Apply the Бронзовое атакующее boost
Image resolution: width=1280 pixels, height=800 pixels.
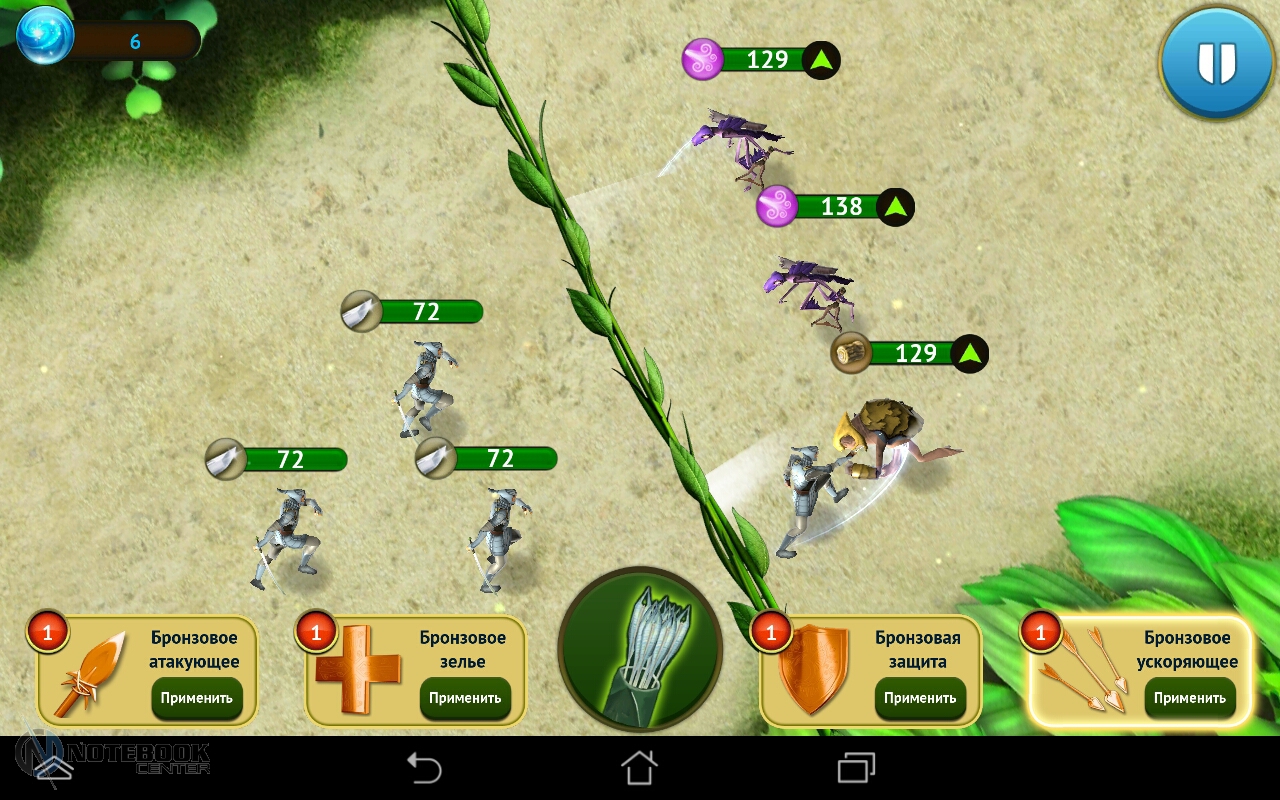pyautogui.click(x=197, y=698)
